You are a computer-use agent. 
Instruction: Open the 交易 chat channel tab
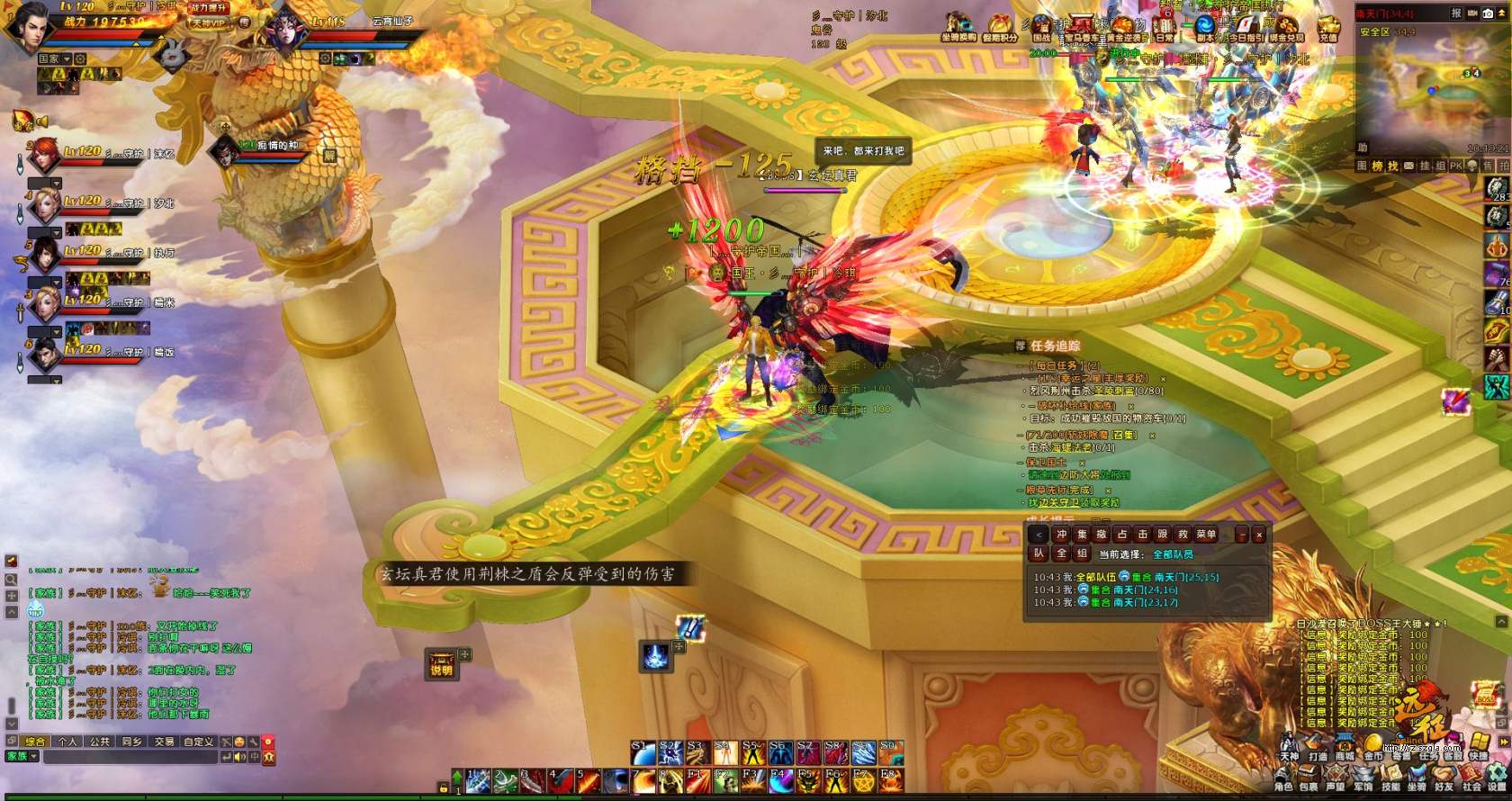pyautogui.click(x=164, y=742)
